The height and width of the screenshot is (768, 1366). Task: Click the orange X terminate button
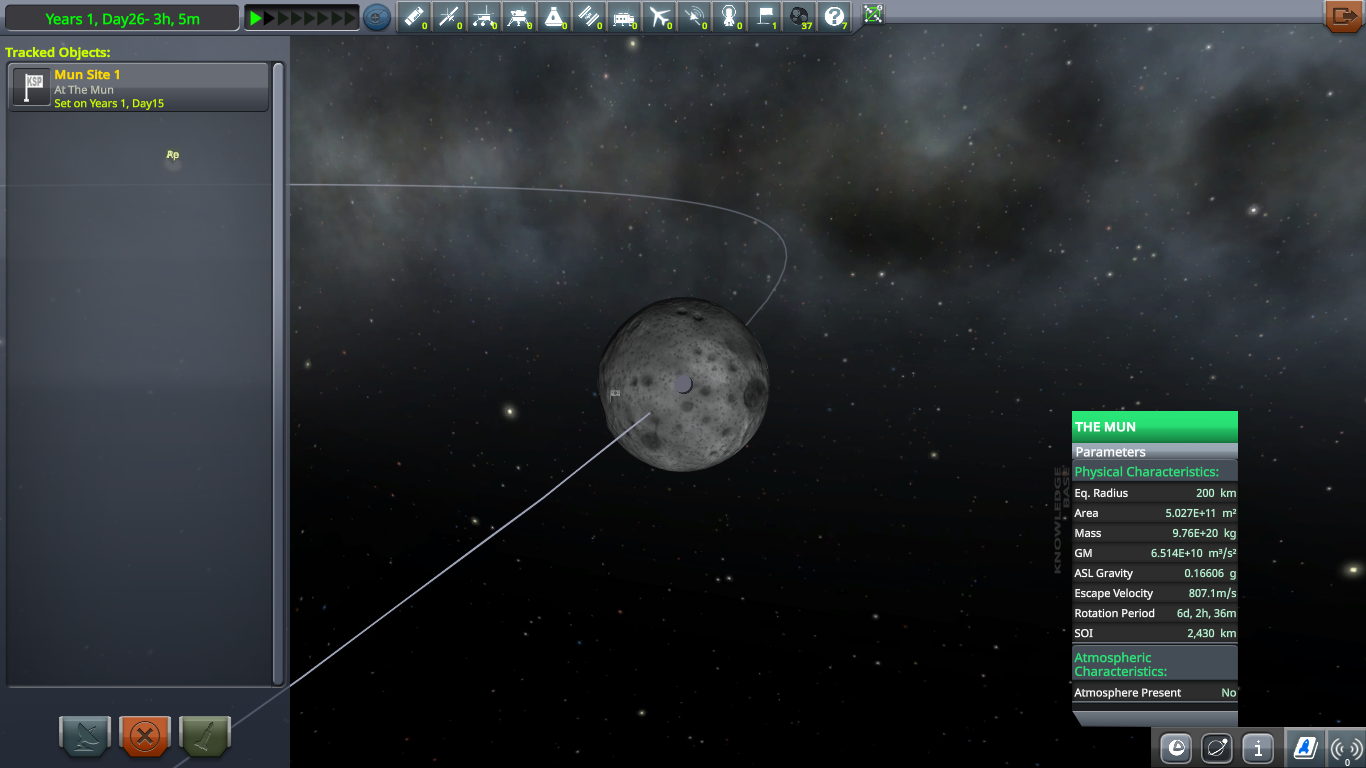tap(145, 738)
